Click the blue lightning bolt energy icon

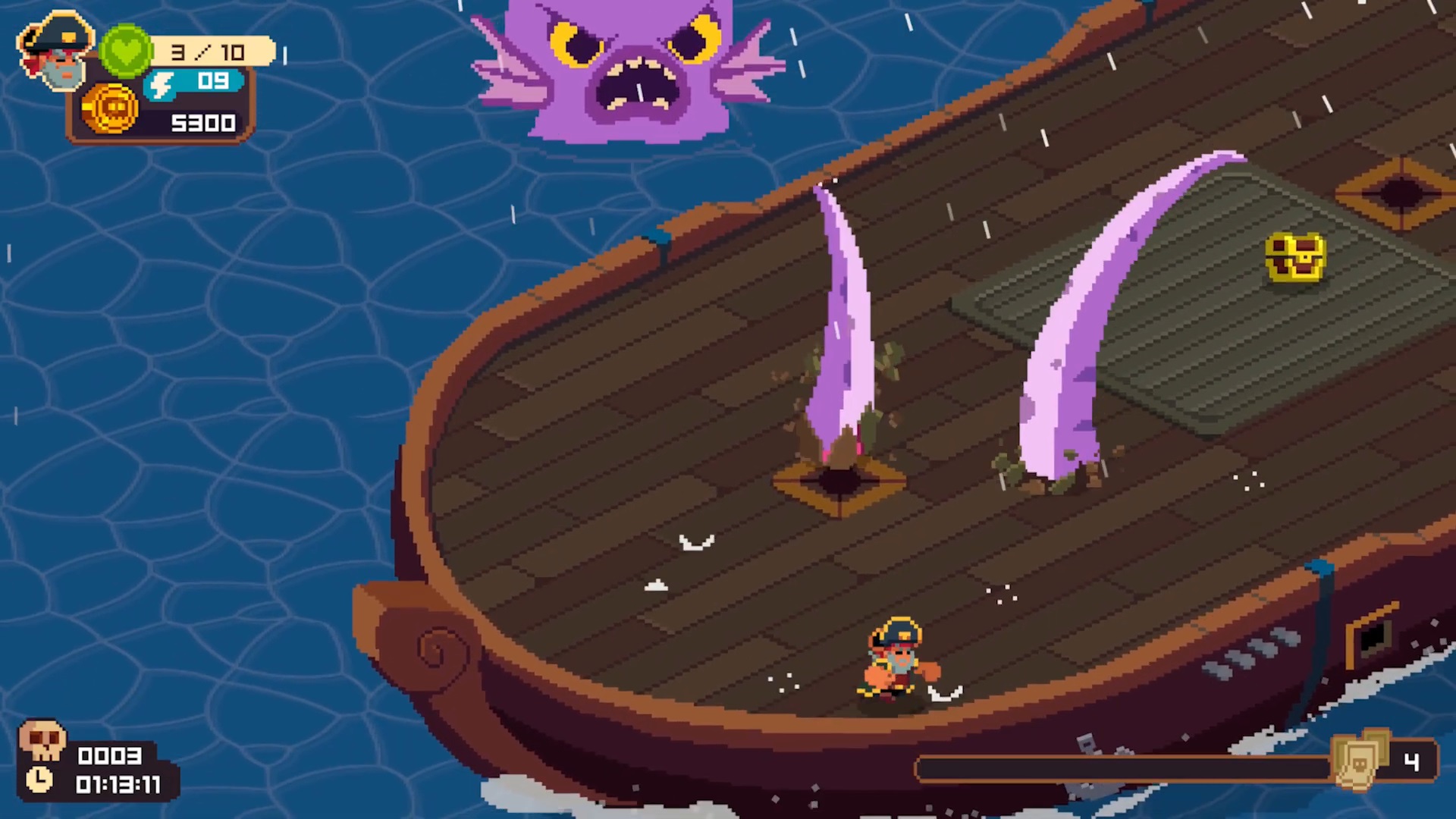pyautogui.click(x=161, y=85)
